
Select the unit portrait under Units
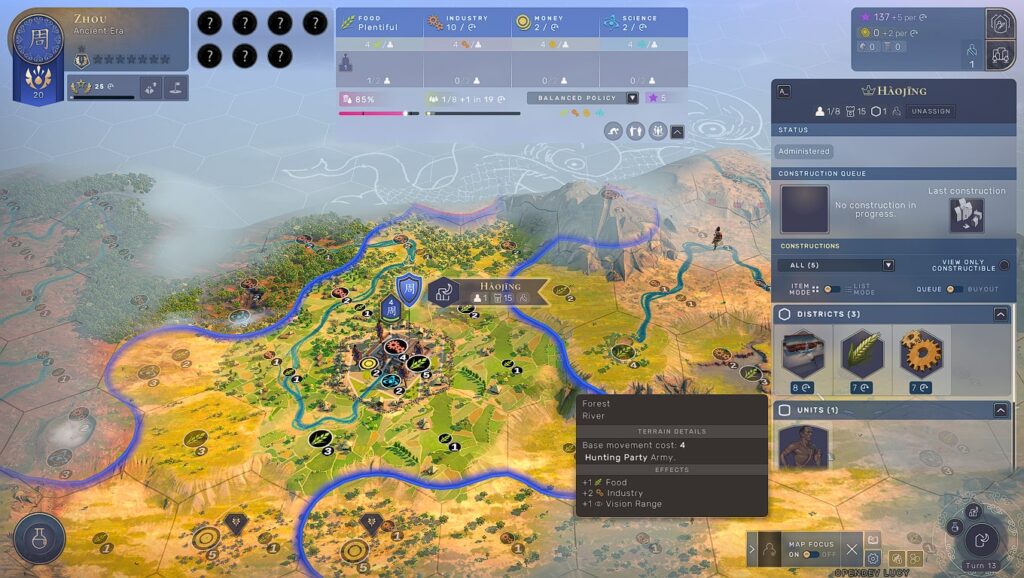tap(803, 447)
